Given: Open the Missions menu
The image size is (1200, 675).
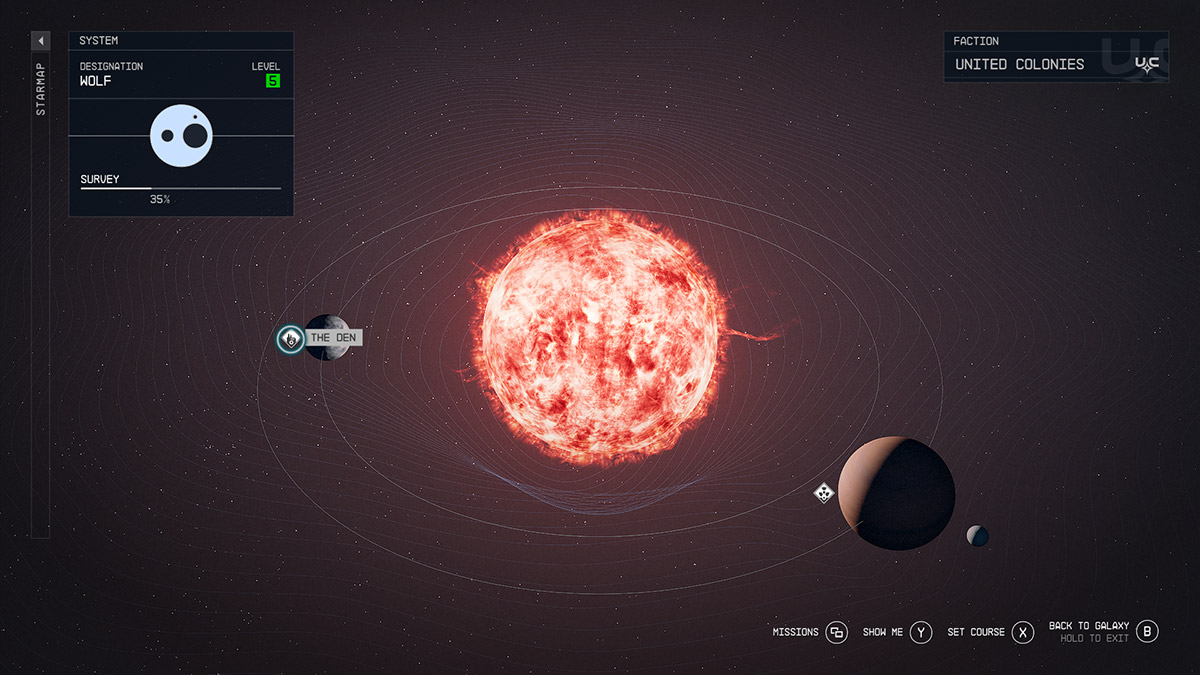Looking at the screenshot, I should [836, 632].
